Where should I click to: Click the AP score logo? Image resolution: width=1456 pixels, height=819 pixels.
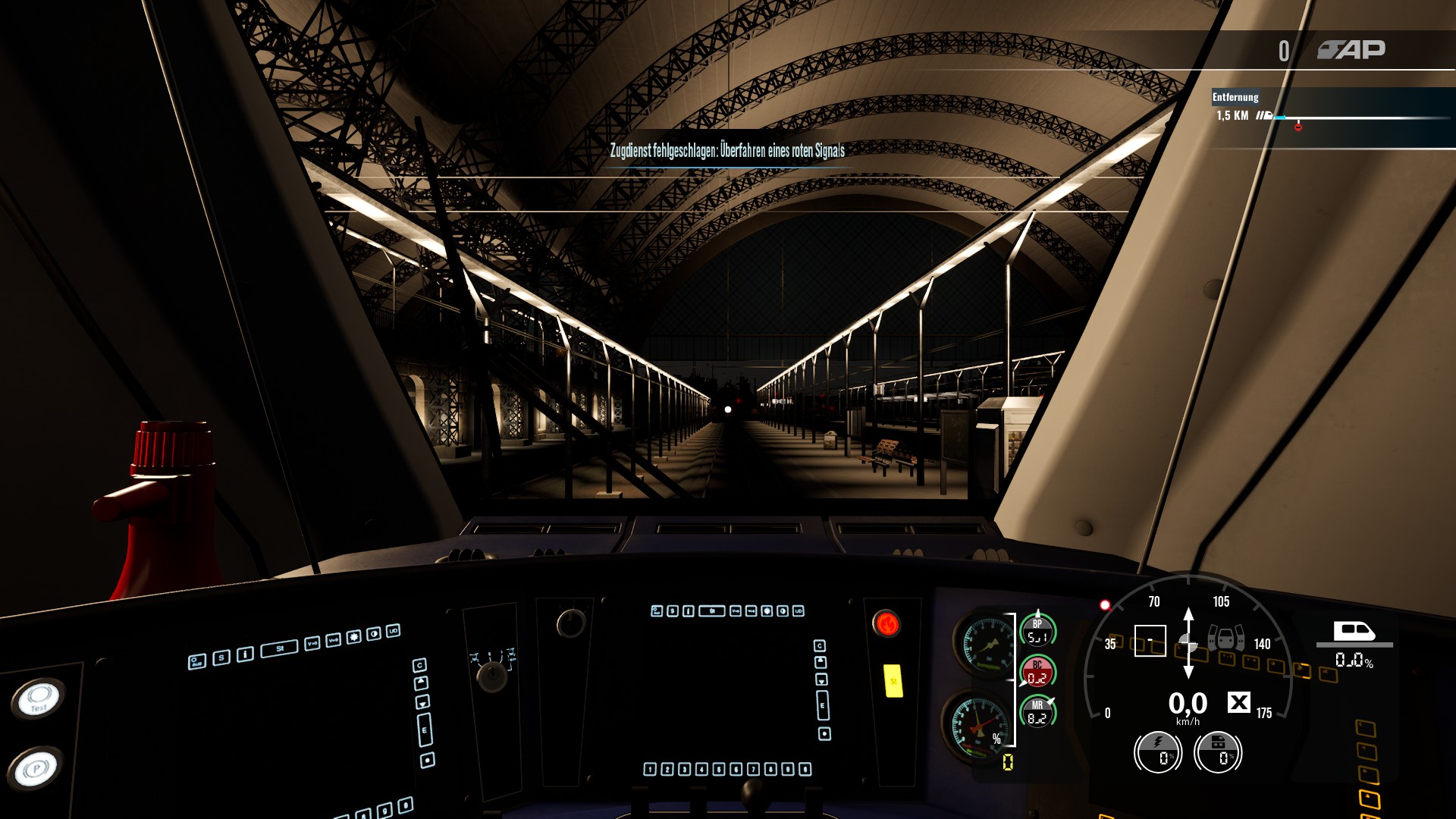1351,50
